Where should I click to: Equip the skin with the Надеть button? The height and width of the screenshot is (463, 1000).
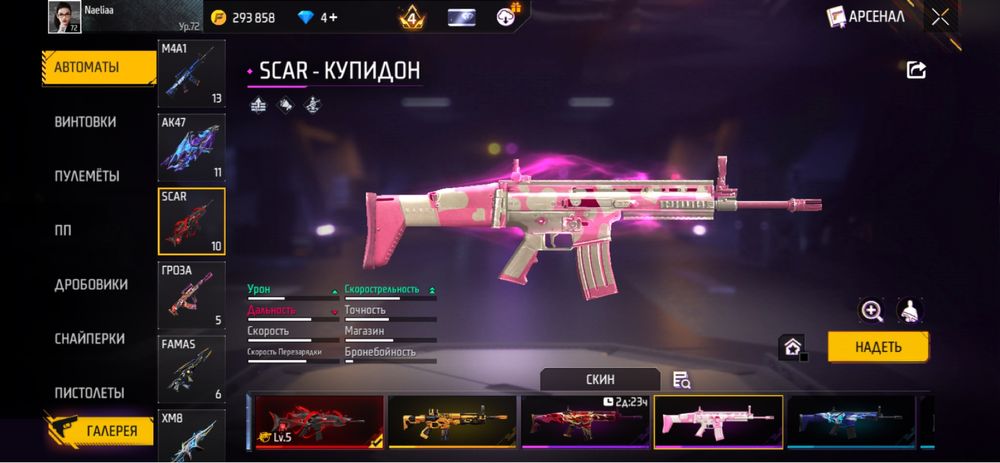click(x=878, y=347)
